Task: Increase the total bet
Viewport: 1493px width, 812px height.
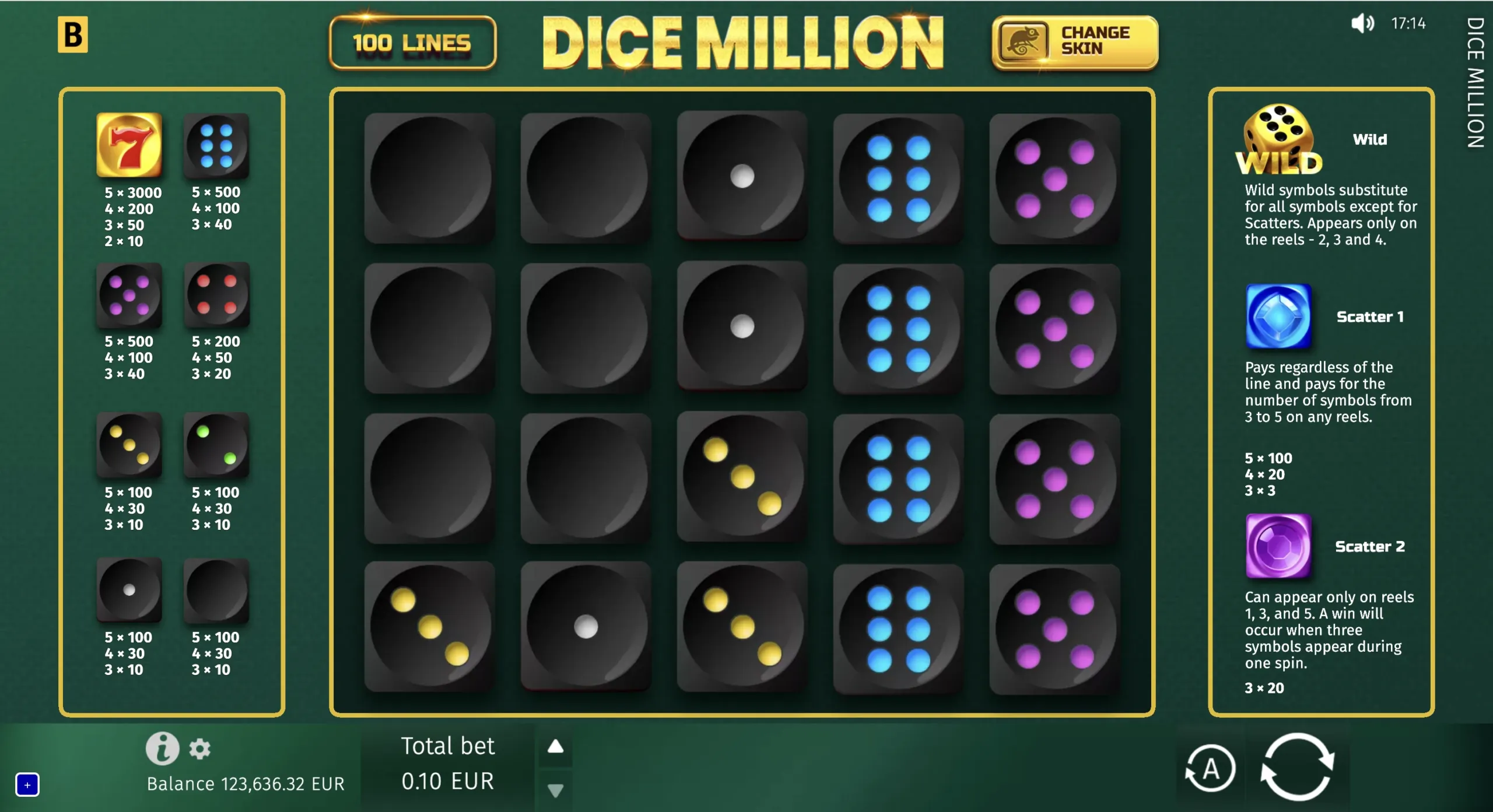Action: pos(556,746)
